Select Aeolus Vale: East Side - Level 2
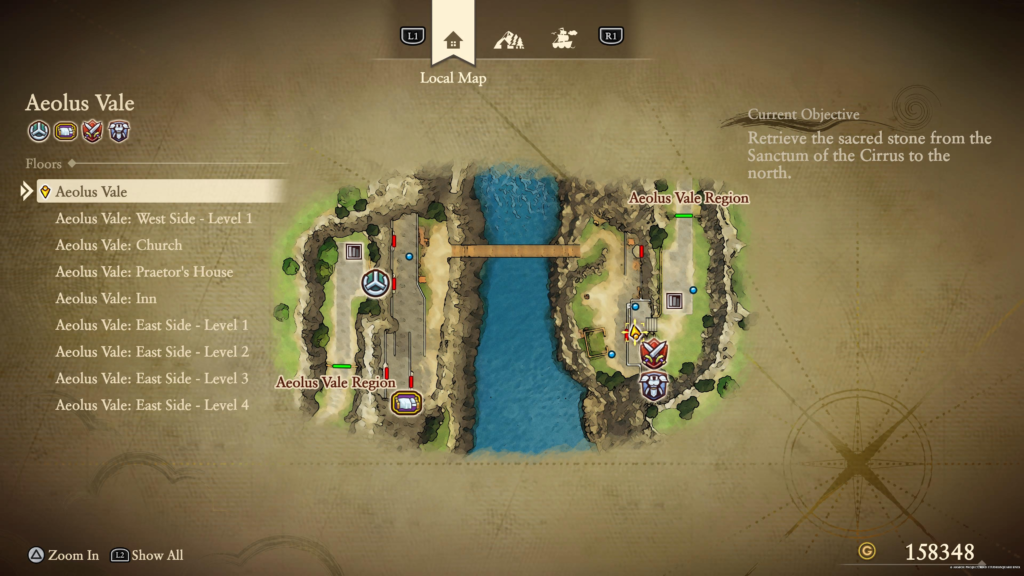This screenshot has height=576, width=1024. 152,352
